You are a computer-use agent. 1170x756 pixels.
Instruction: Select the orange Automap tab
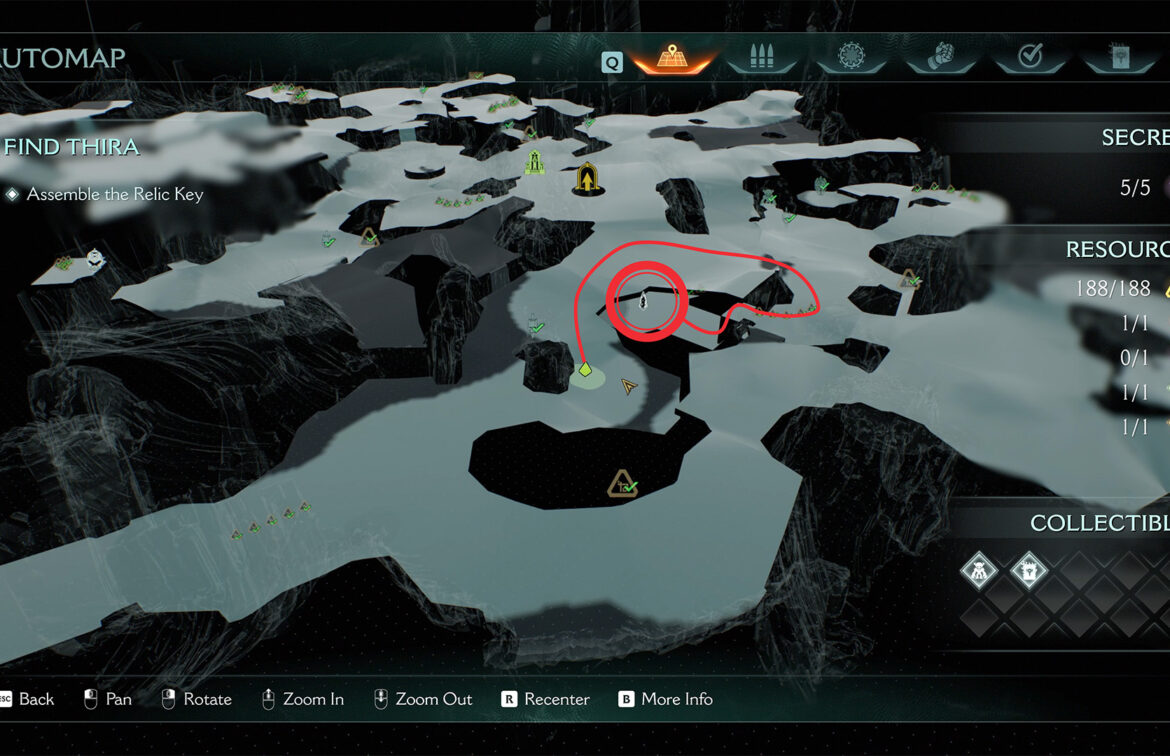click(671, 58)
